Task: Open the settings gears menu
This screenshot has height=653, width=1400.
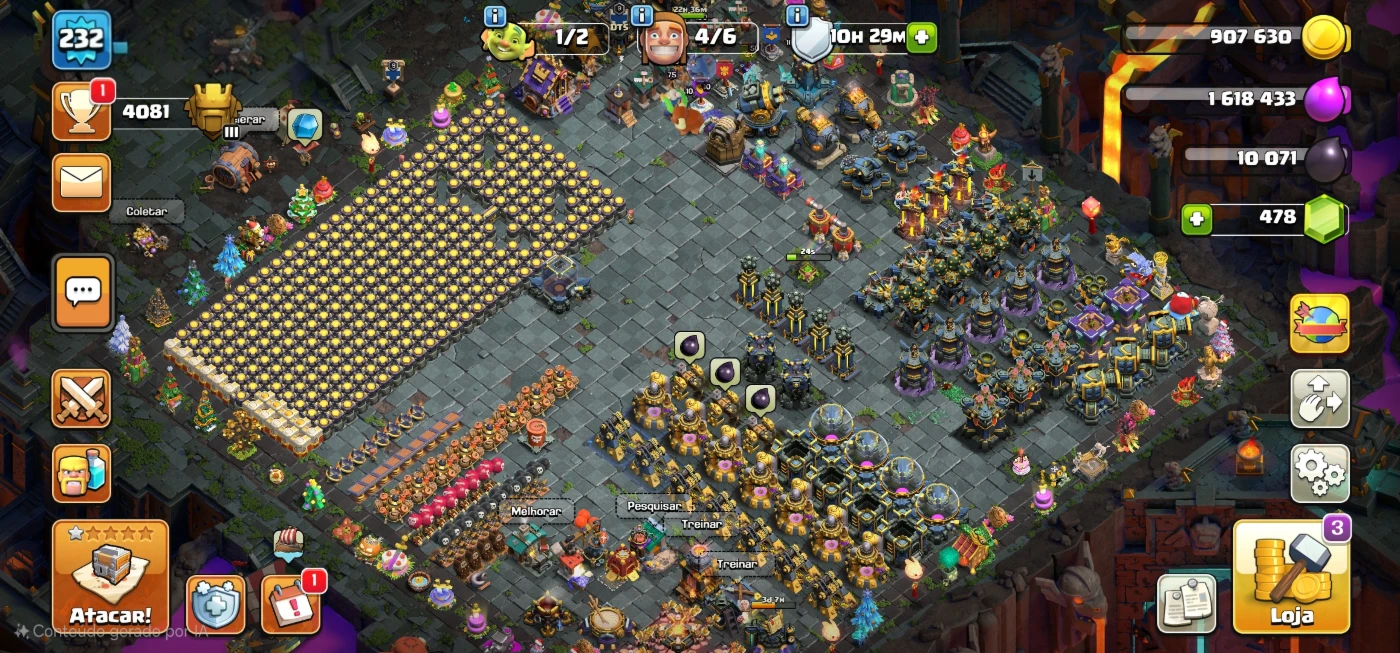Action: 1319,473
